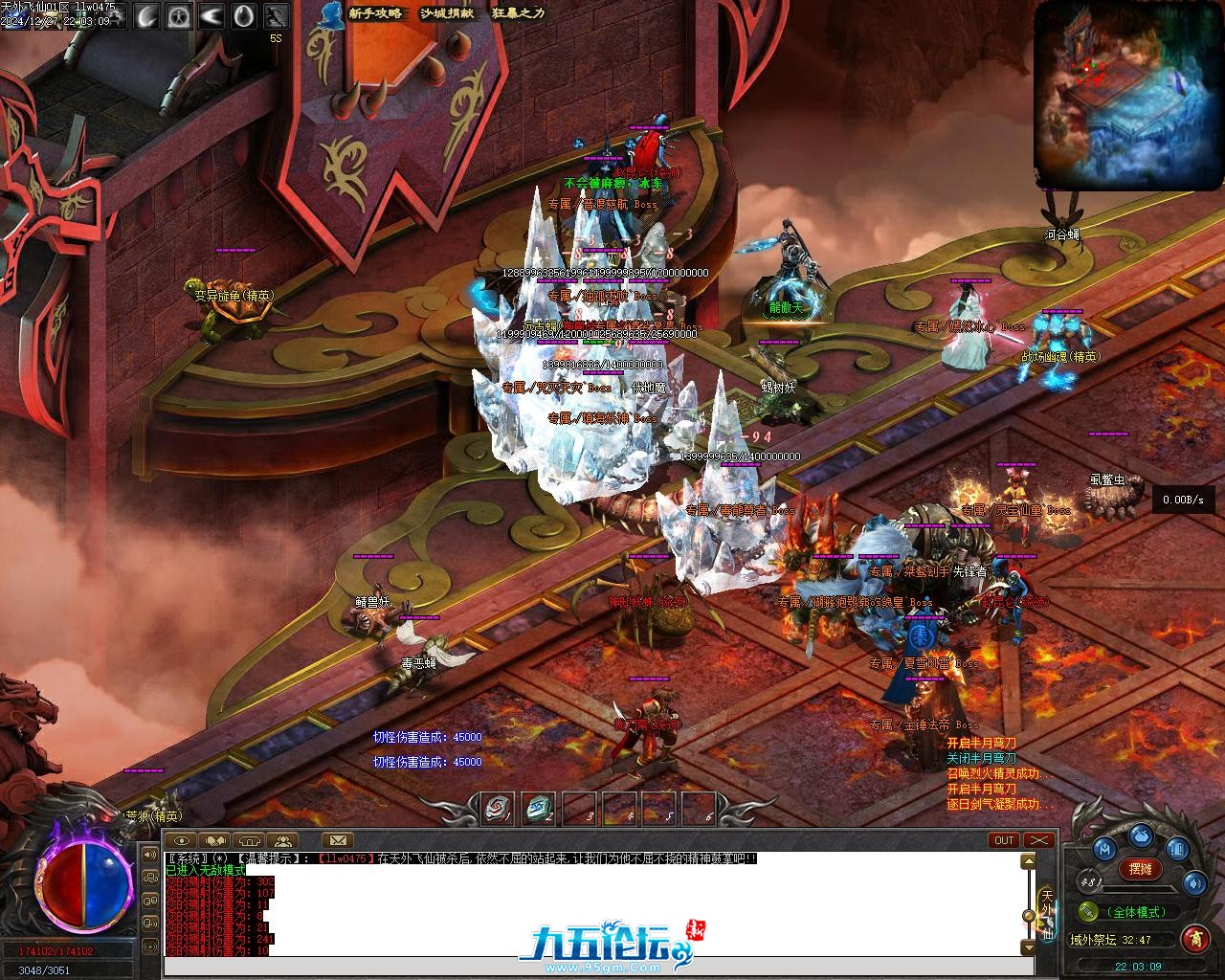
Task: Open the blue book icon menu
Action: click(1175, 848)
